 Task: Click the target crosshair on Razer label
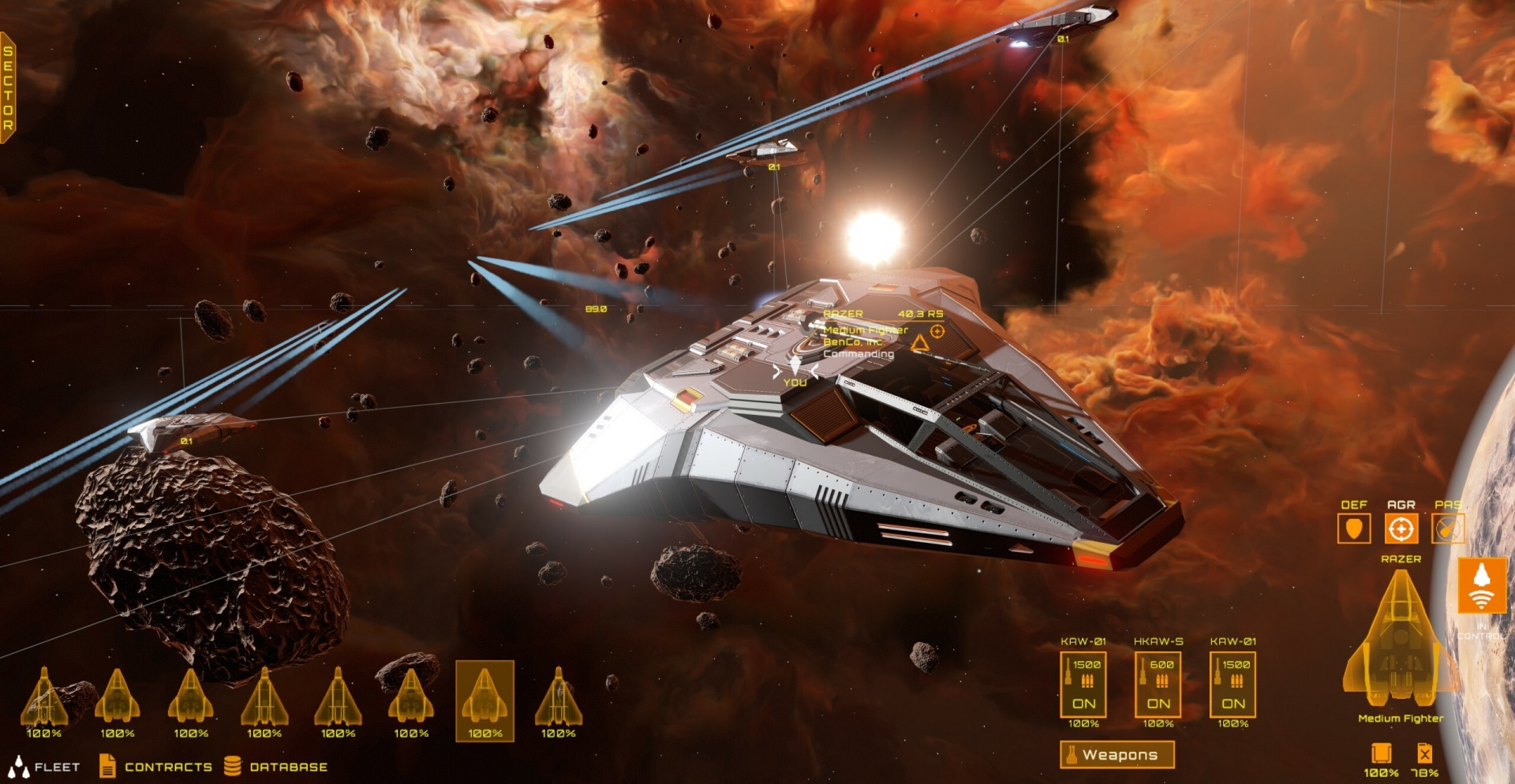(x=937, y=332)
